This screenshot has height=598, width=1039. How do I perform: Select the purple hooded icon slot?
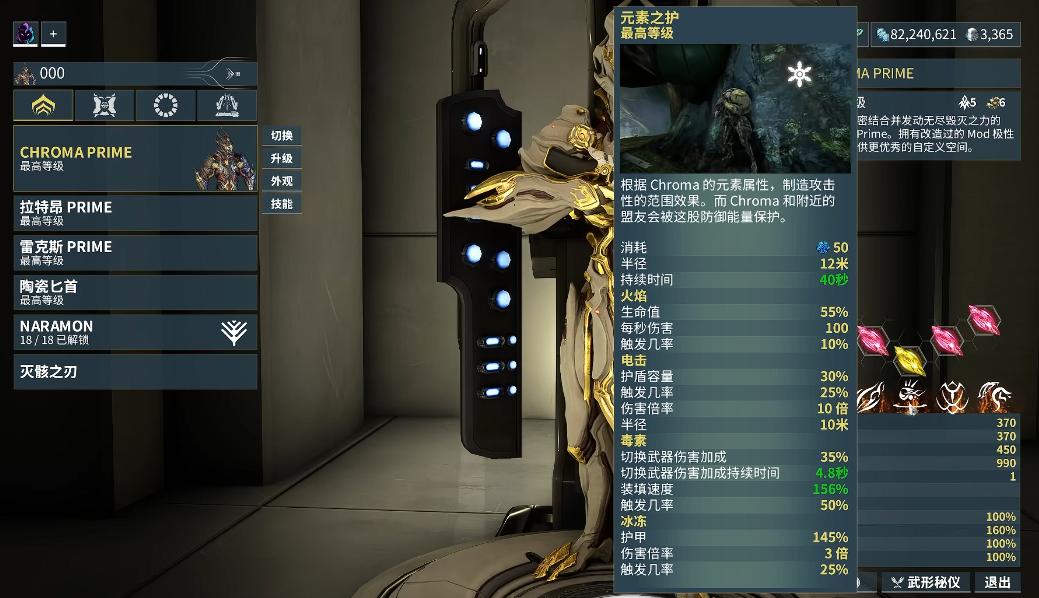point(25,34)
